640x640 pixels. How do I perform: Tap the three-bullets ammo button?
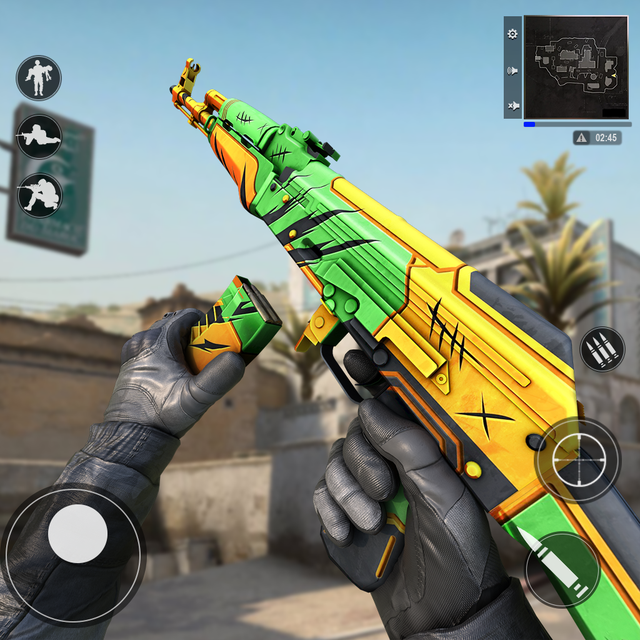pos(602,350)
